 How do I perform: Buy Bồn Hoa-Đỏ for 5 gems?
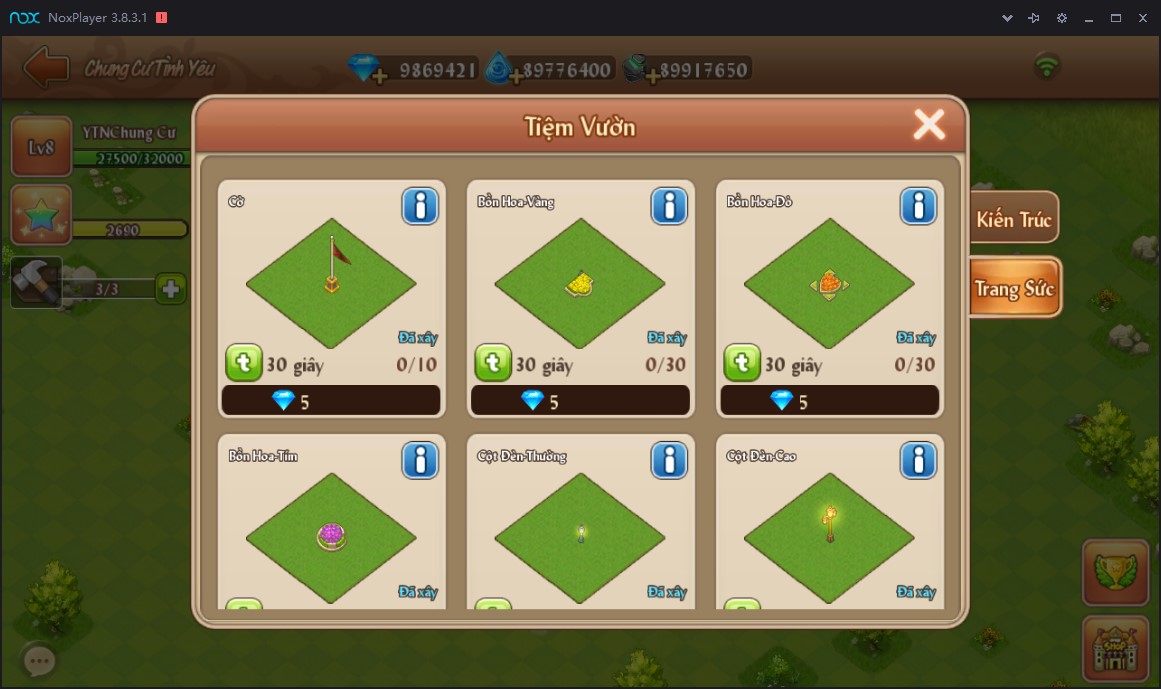pos(829,401)
